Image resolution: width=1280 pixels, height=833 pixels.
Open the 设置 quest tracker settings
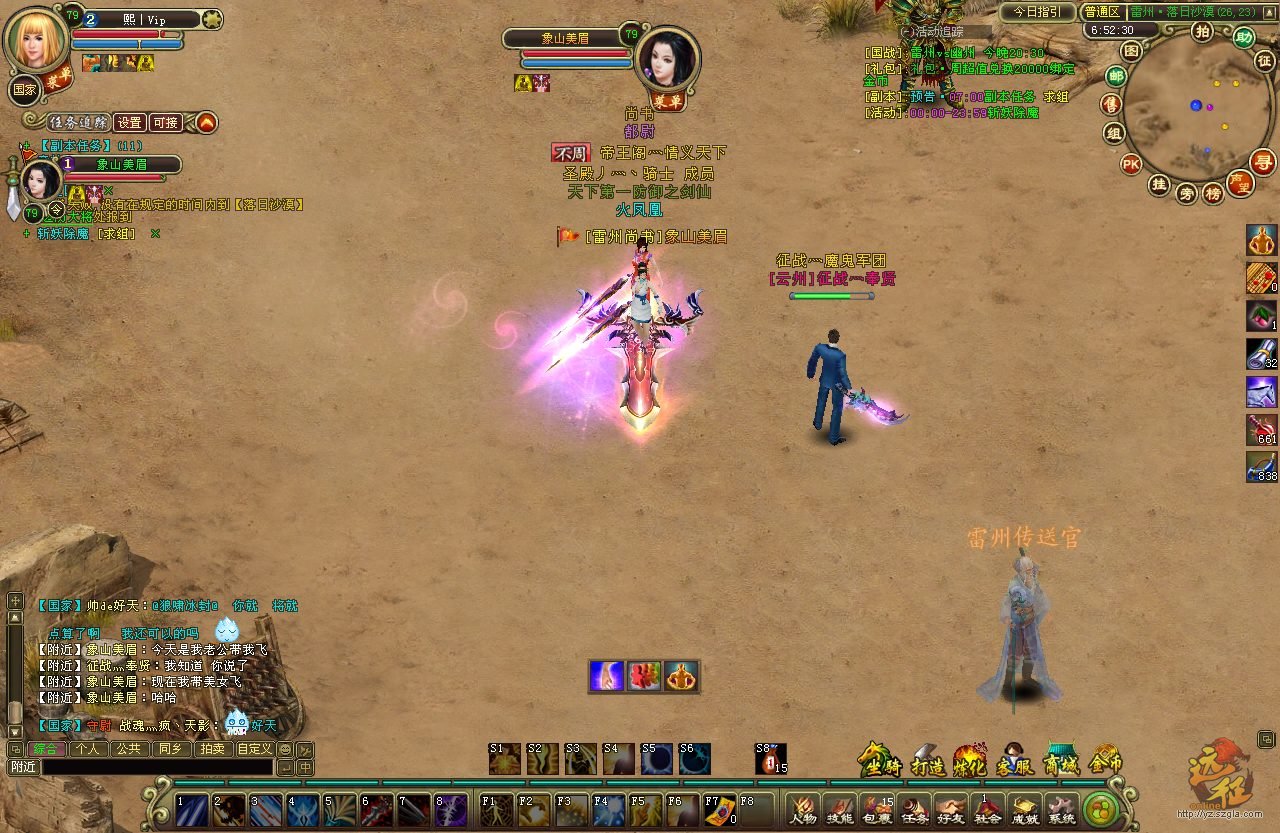tap(130, 122)
